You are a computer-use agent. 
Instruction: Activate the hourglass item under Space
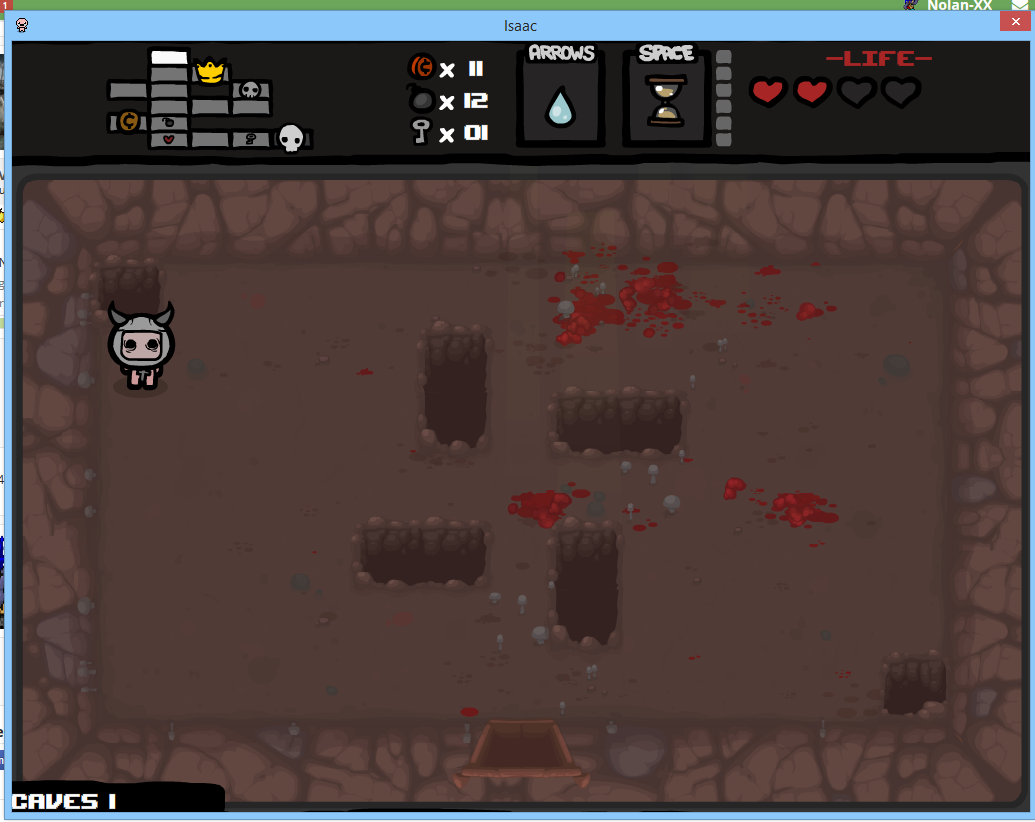[662, 100]
